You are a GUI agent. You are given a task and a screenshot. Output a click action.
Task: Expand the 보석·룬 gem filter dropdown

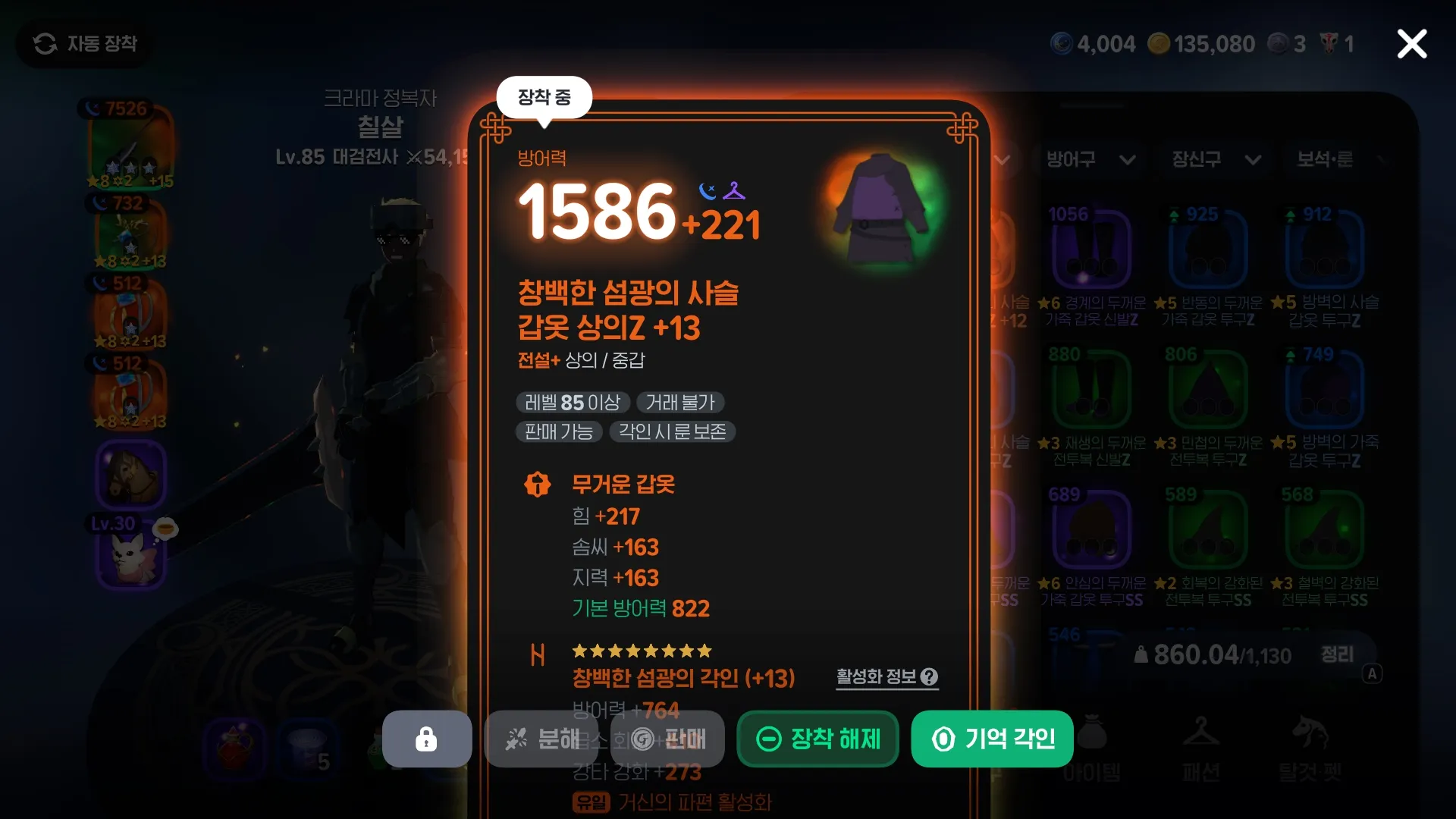click(1337, 160)
